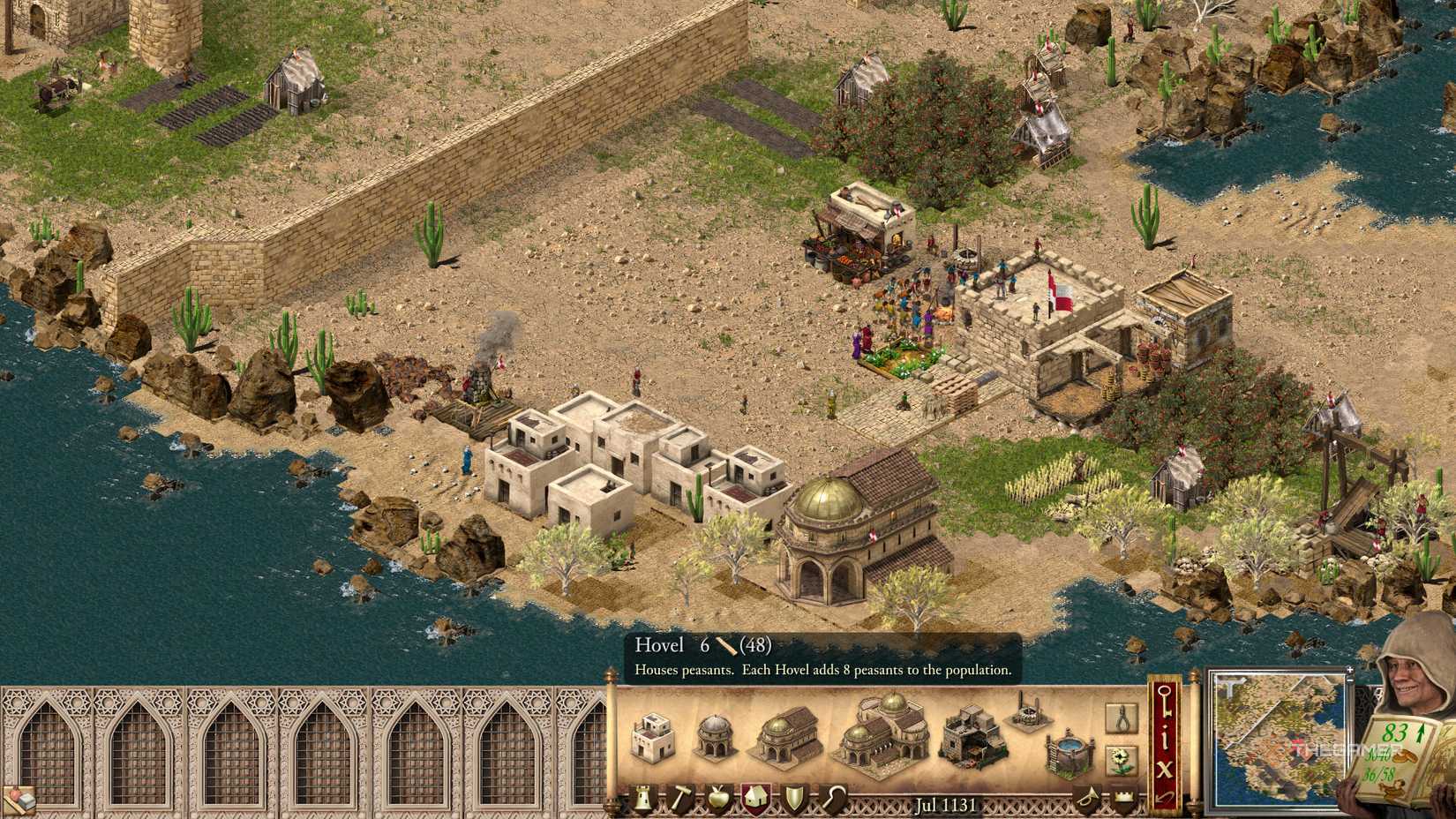Activate the military shield category
Image resolution: width=1456 pixels, height=819 pixels.
[x=795, y=797]
